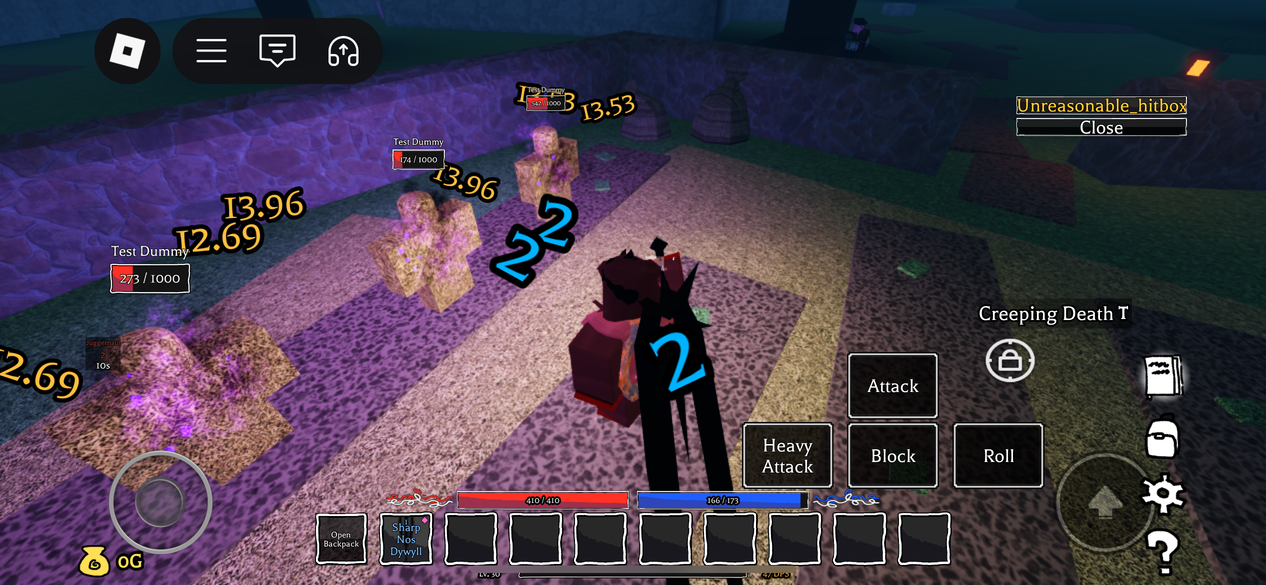The width and height of the screenshot is (1266, 585).
Task: Tap the headset voice icon
Action: (343, 51)
